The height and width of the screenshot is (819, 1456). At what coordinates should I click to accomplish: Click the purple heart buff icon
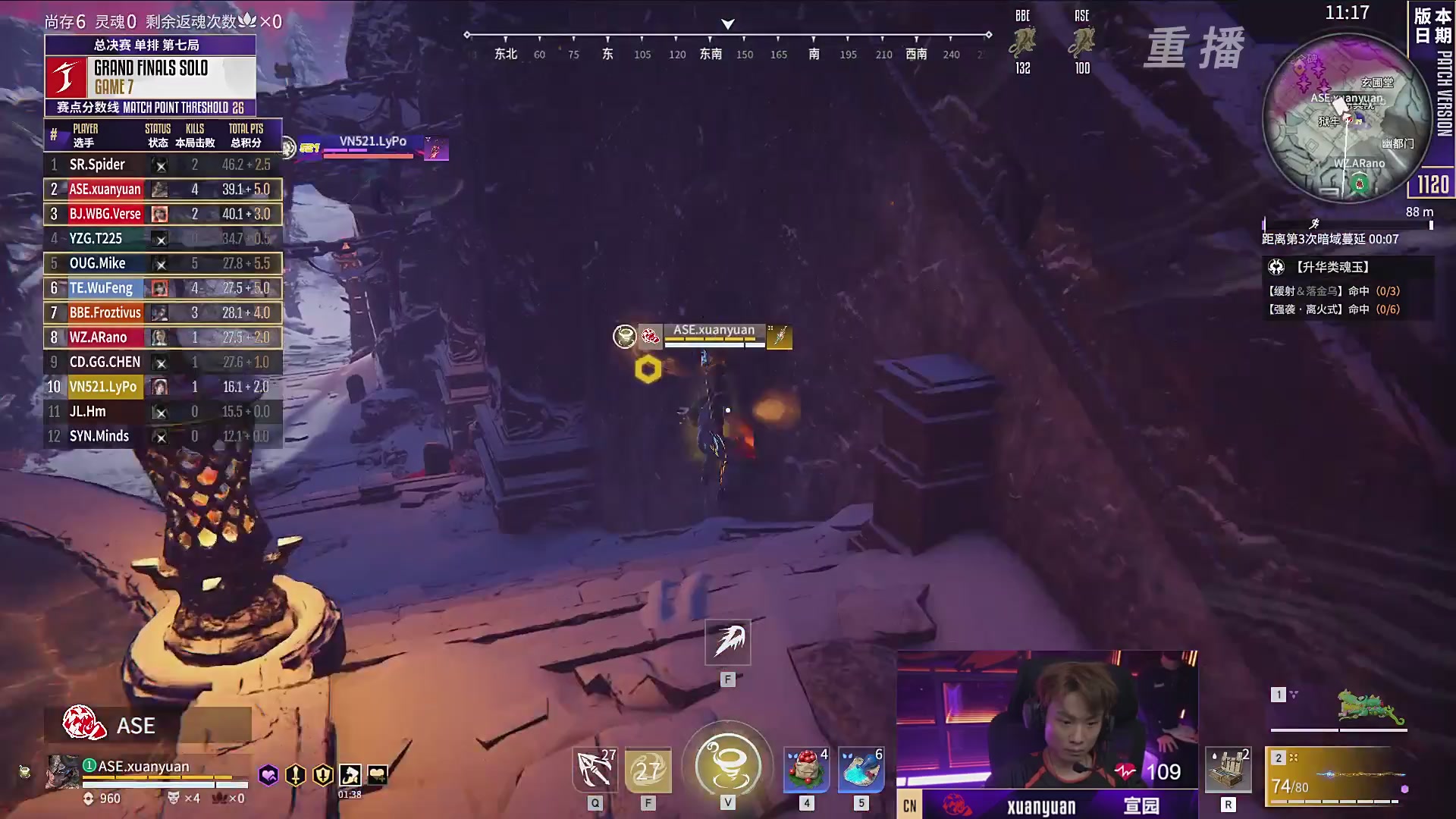coord(268,775)
